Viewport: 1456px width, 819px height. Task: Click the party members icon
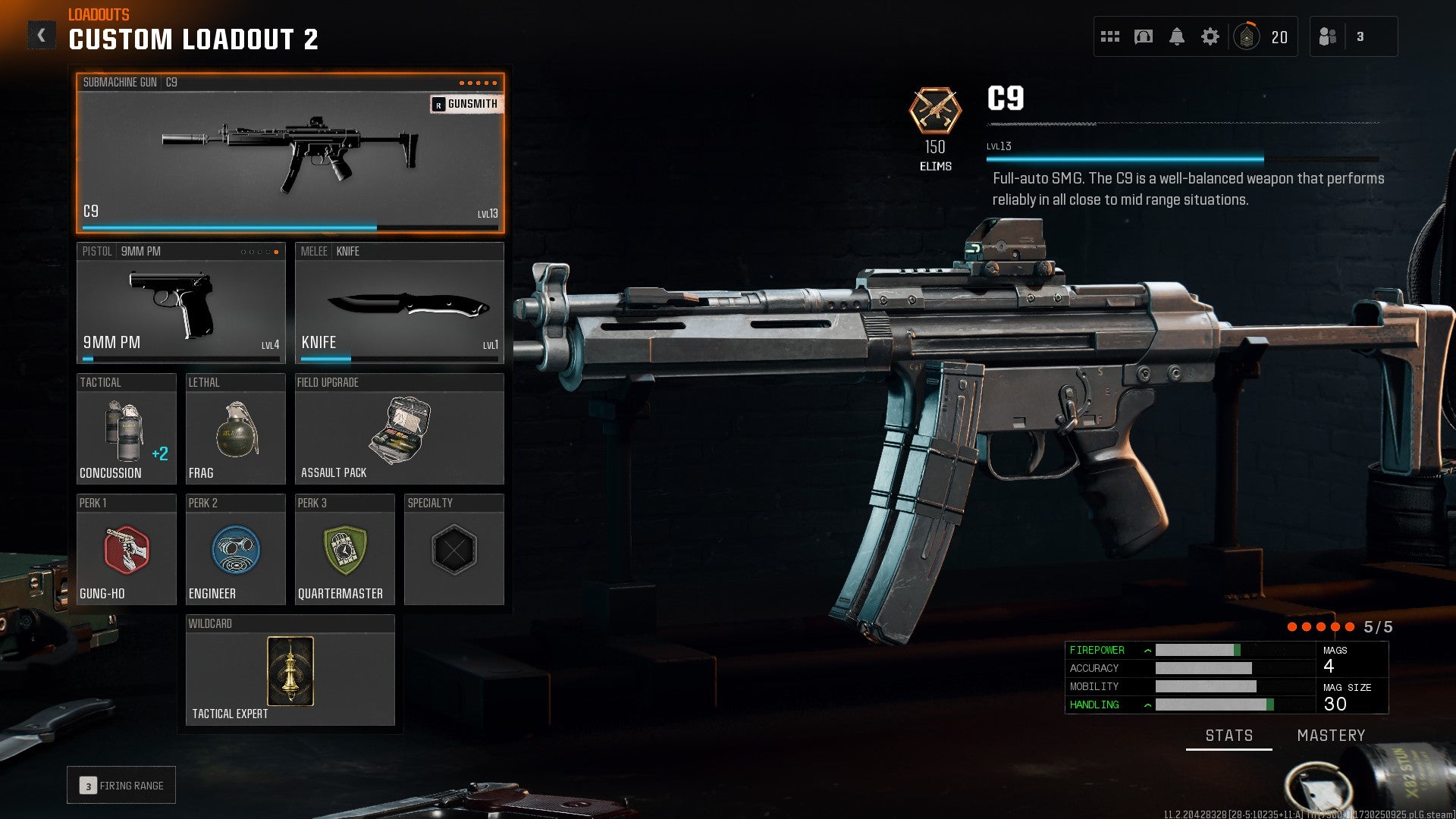(1329, 35)
